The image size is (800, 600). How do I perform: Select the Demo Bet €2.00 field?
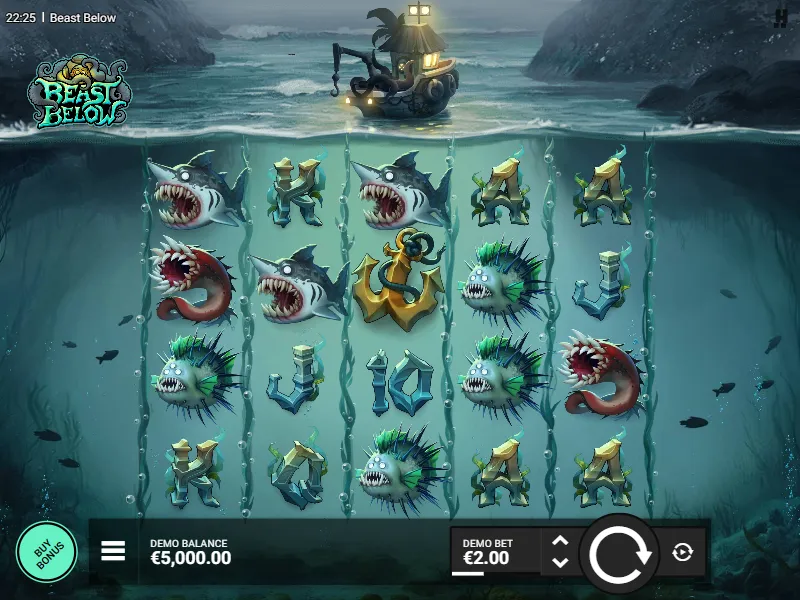point(495,552)
